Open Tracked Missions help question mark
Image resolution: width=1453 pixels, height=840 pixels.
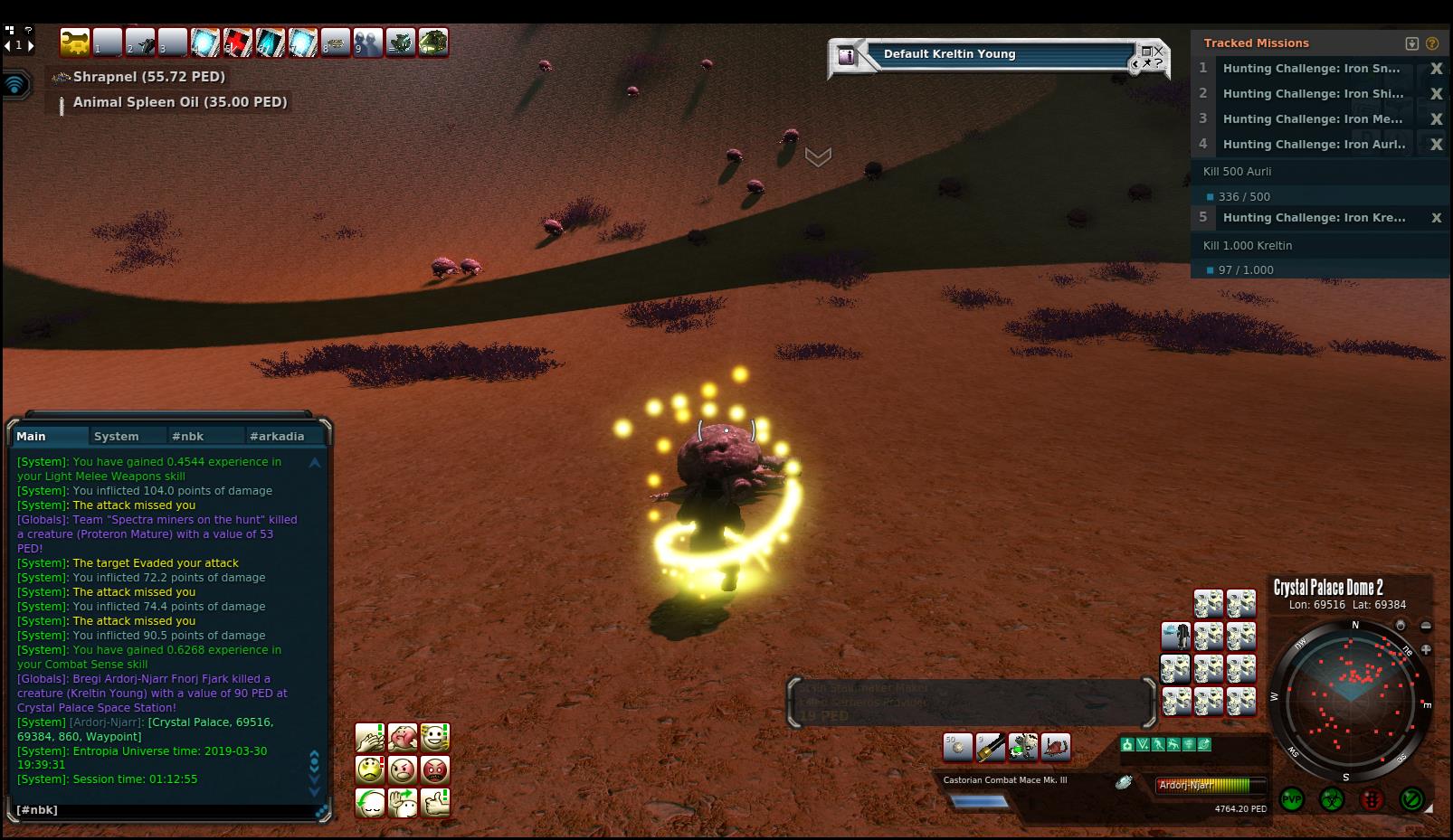tap(1432, 43)
